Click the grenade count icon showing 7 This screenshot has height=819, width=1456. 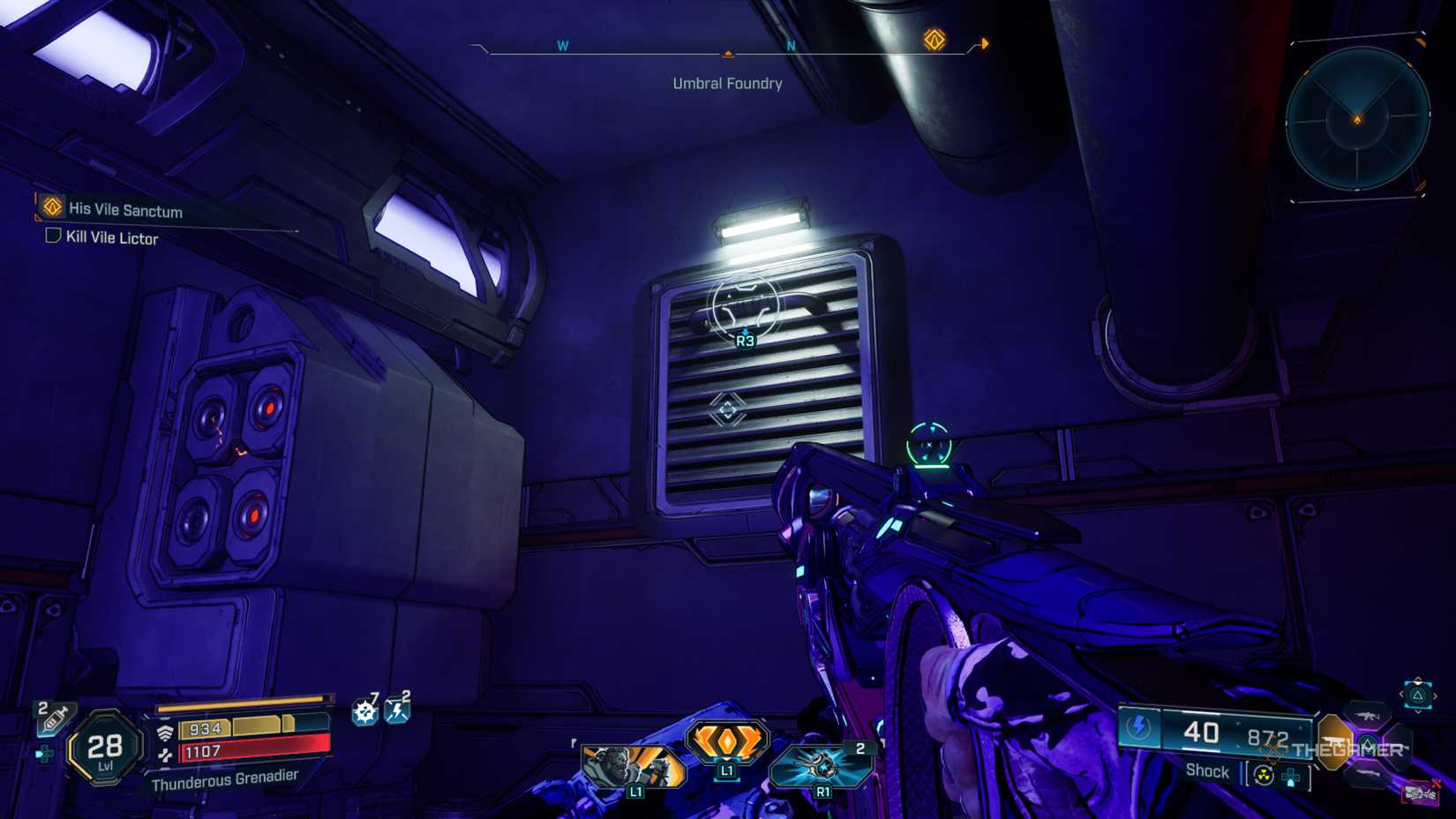click(364, 710)
